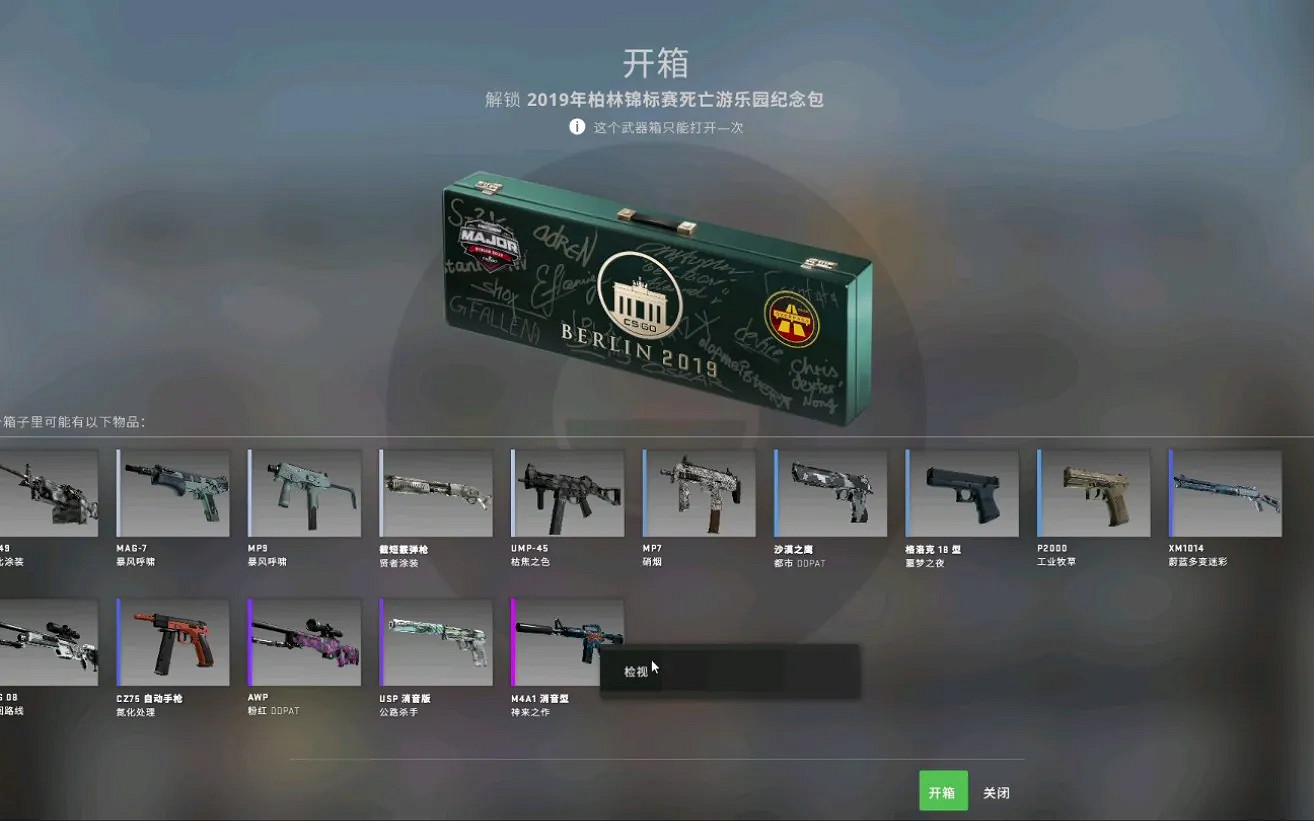The width and height of the screenshot is (1314, 821).
Task: Click the XM1014 蔚蓝多变迷彩 thumbnail
Action: (x=1225, y=492)
